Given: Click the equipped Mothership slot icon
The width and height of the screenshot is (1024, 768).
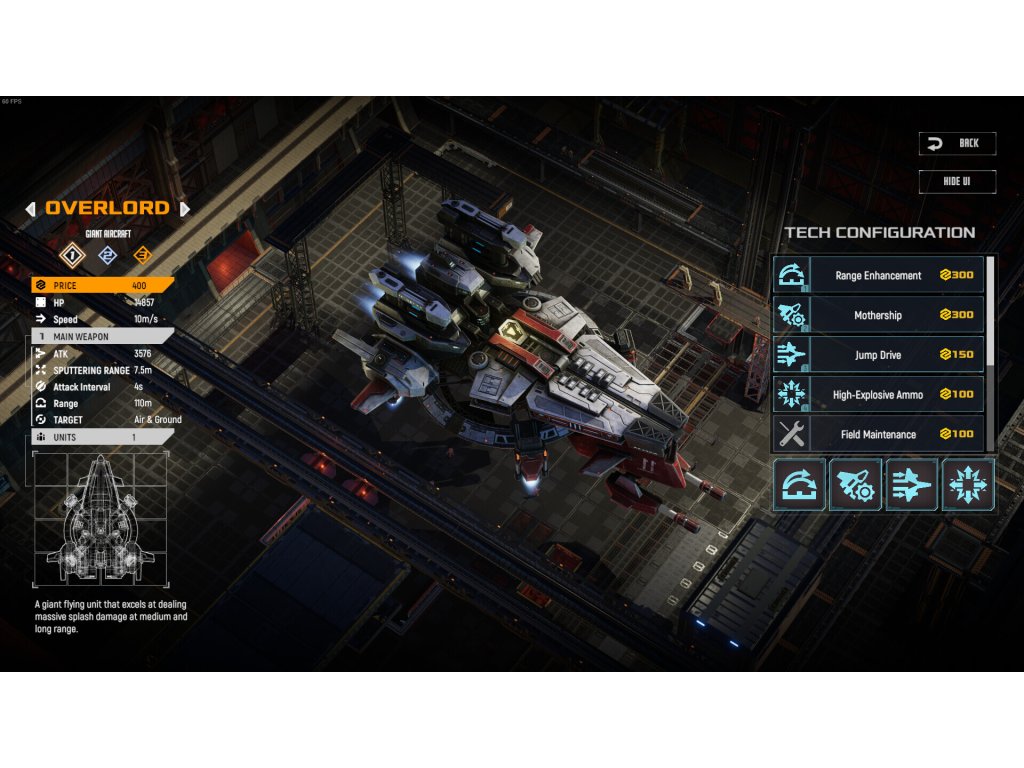Looking at the screenshot, I should tap(855, 485).
